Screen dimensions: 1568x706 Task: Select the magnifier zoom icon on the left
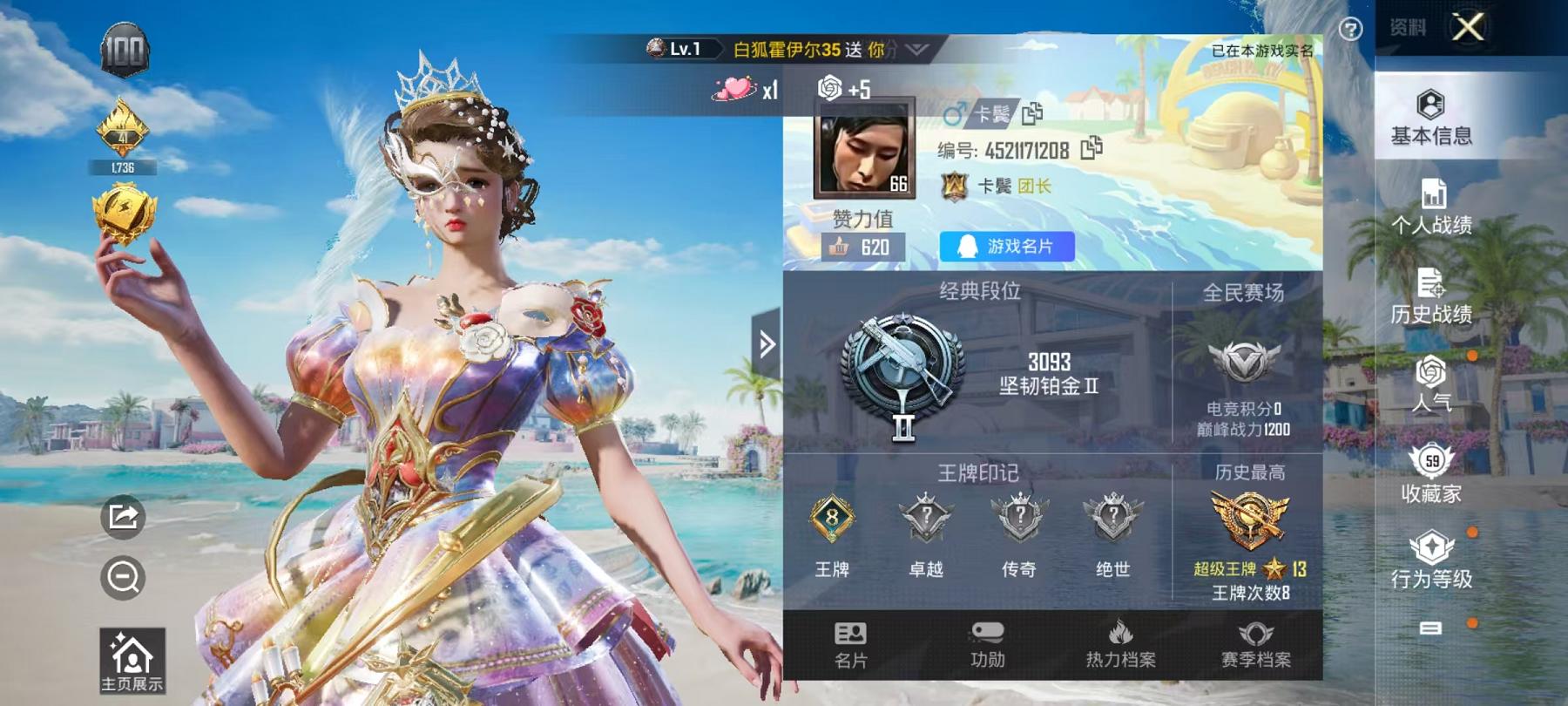(x=125, y=575)
